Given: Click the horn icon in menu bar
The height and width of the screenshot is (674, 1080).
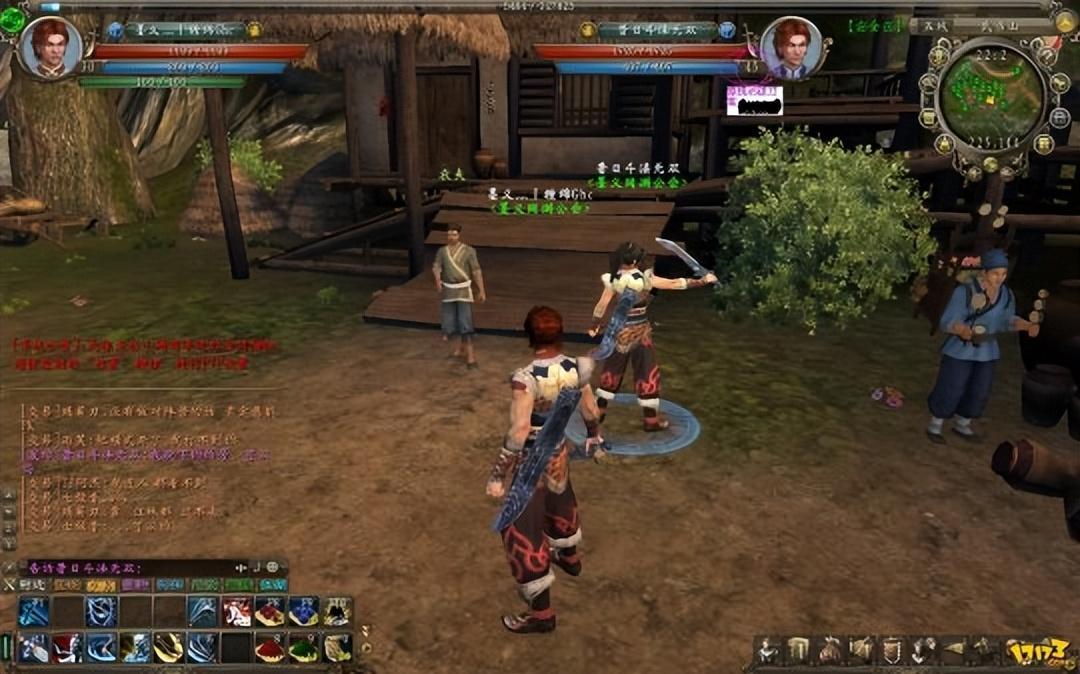Looking at the screenshot, I should 953,650.
